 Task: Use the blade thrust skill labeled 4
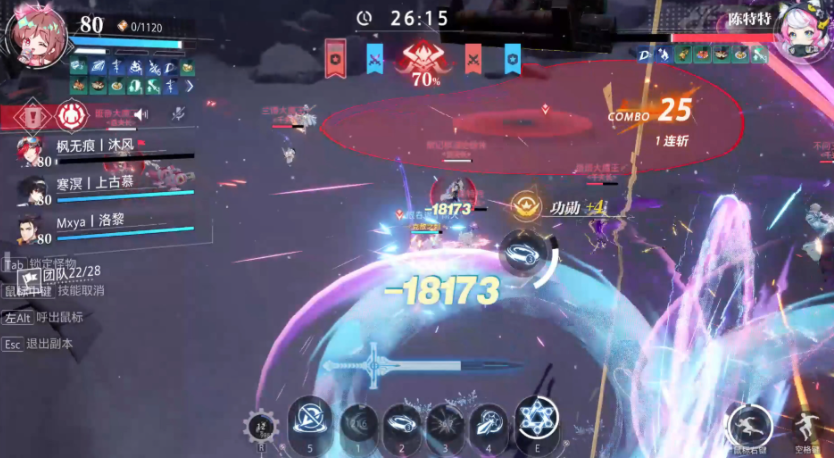coord(489,424)
